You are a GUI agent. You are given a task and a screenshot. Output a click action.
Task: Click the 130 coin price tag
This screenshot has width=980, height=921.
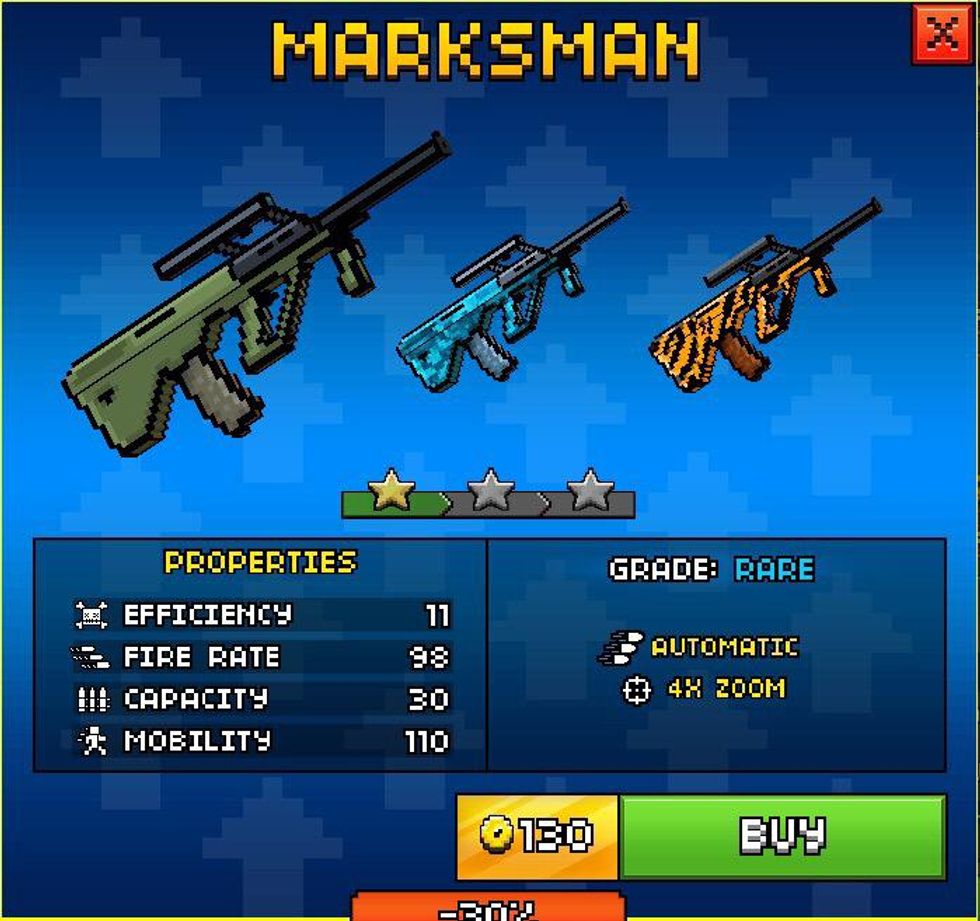[538, 836]
